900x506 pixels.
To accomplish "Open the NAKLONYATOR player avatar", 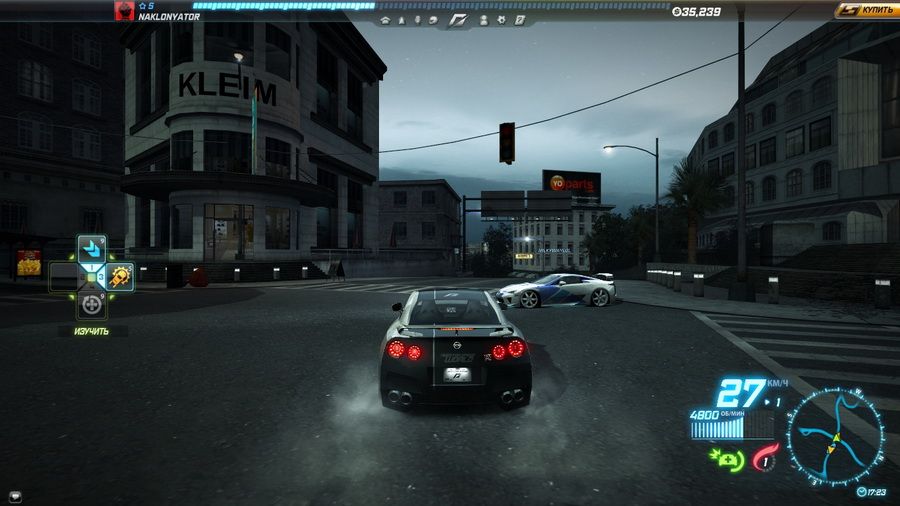I will (125, 13).
